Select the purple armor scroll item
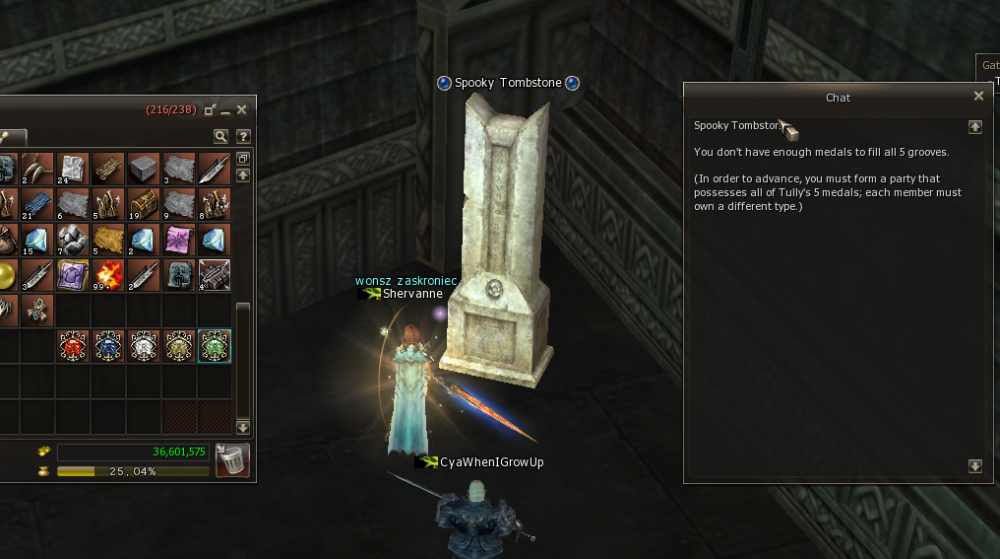Screen dimensions: 1000x559 [x=74, y=275]
